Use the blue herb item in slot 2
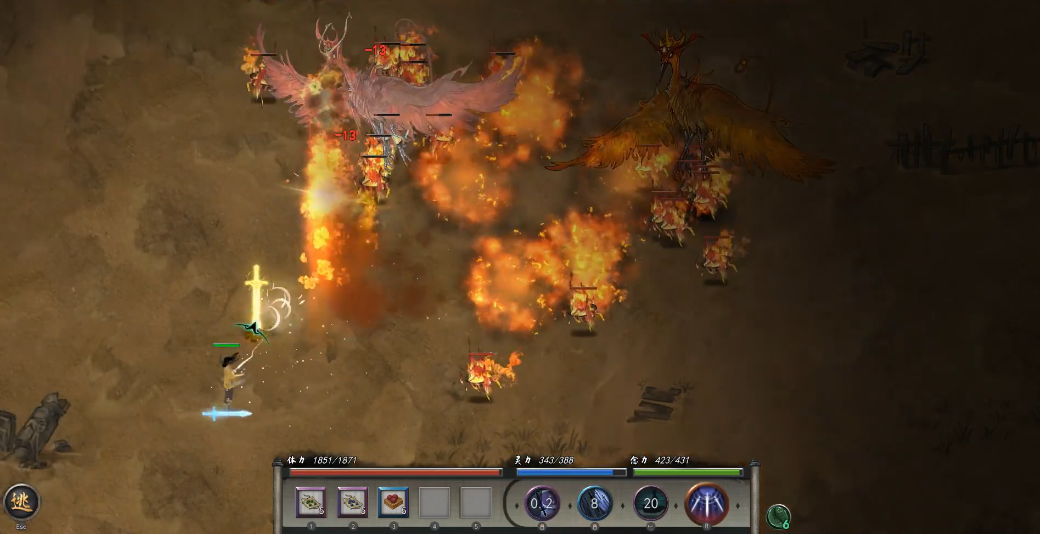 pyautogui.click(x=353, y=502)
